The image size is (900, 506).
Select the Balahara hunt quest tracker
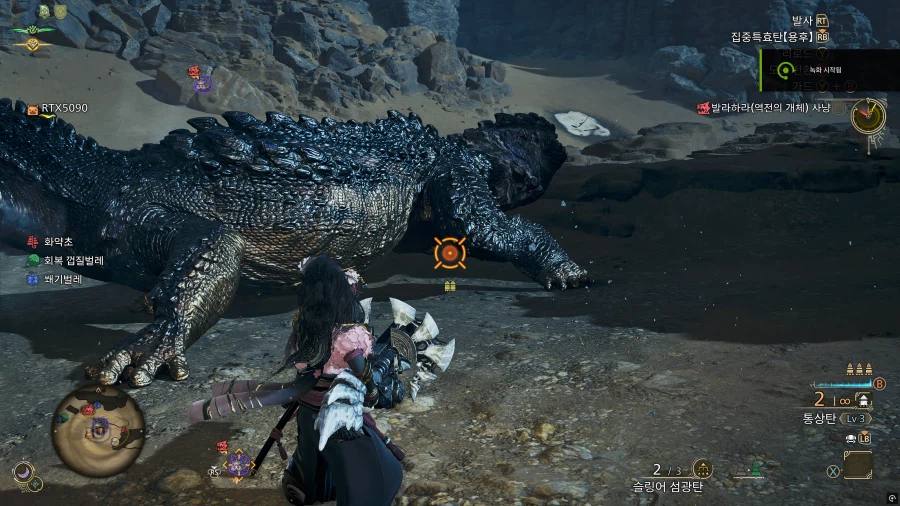(770, 107)
